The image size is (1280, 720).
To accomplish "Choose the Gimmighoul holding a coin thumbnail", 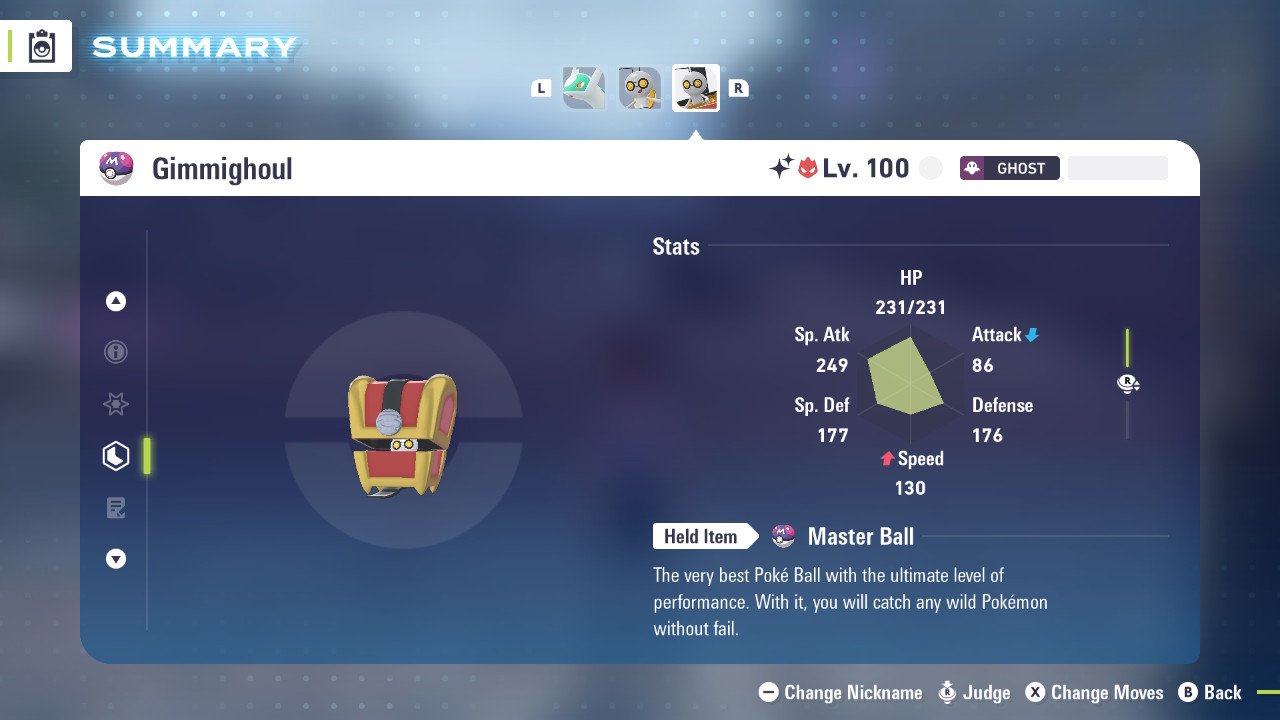I will point(640,89).
